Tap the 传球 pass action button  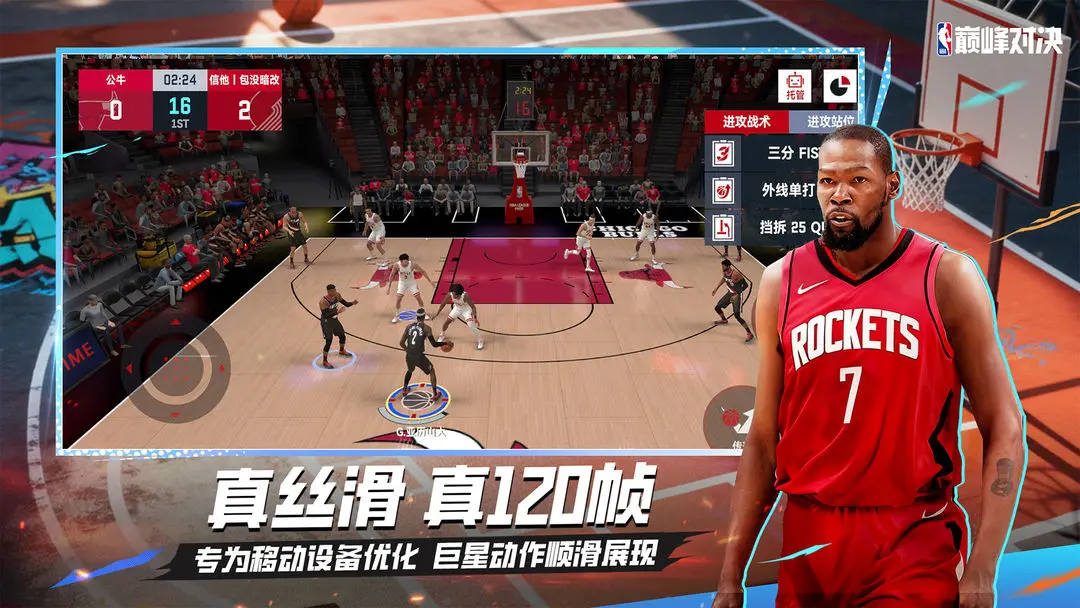733,415
